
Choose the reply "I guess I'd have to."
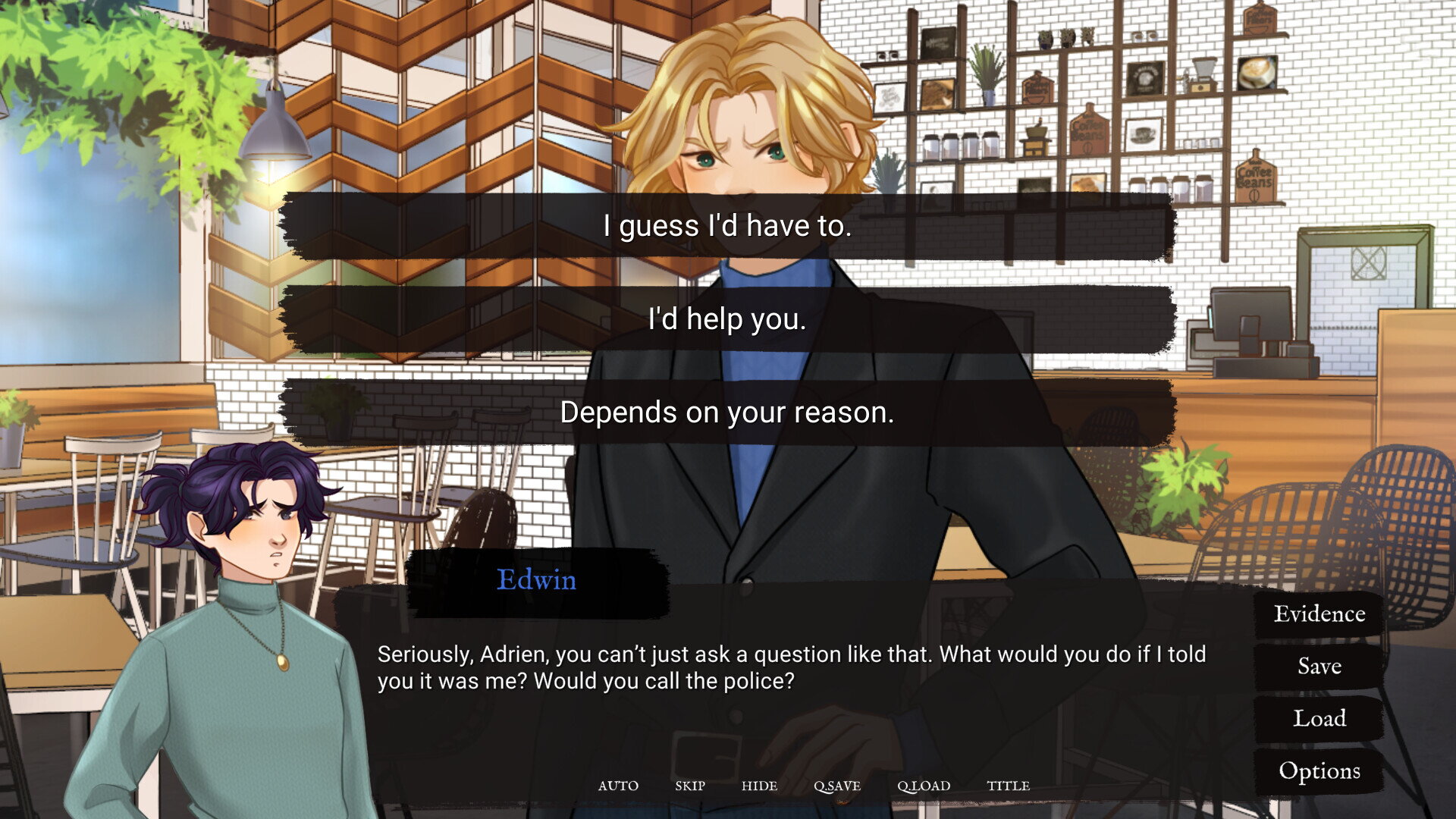727,226
